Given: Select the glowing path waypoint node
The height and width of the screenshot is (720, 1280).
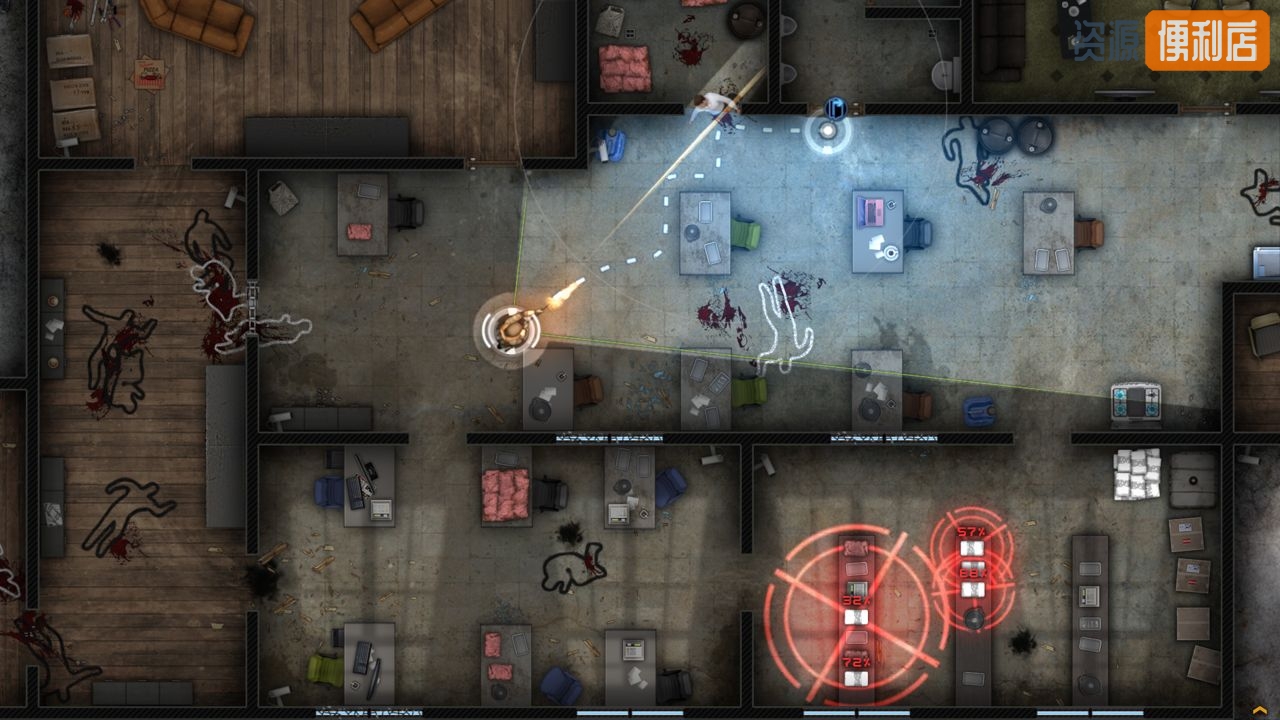Looking at the screenshot, I should (828, 130).
